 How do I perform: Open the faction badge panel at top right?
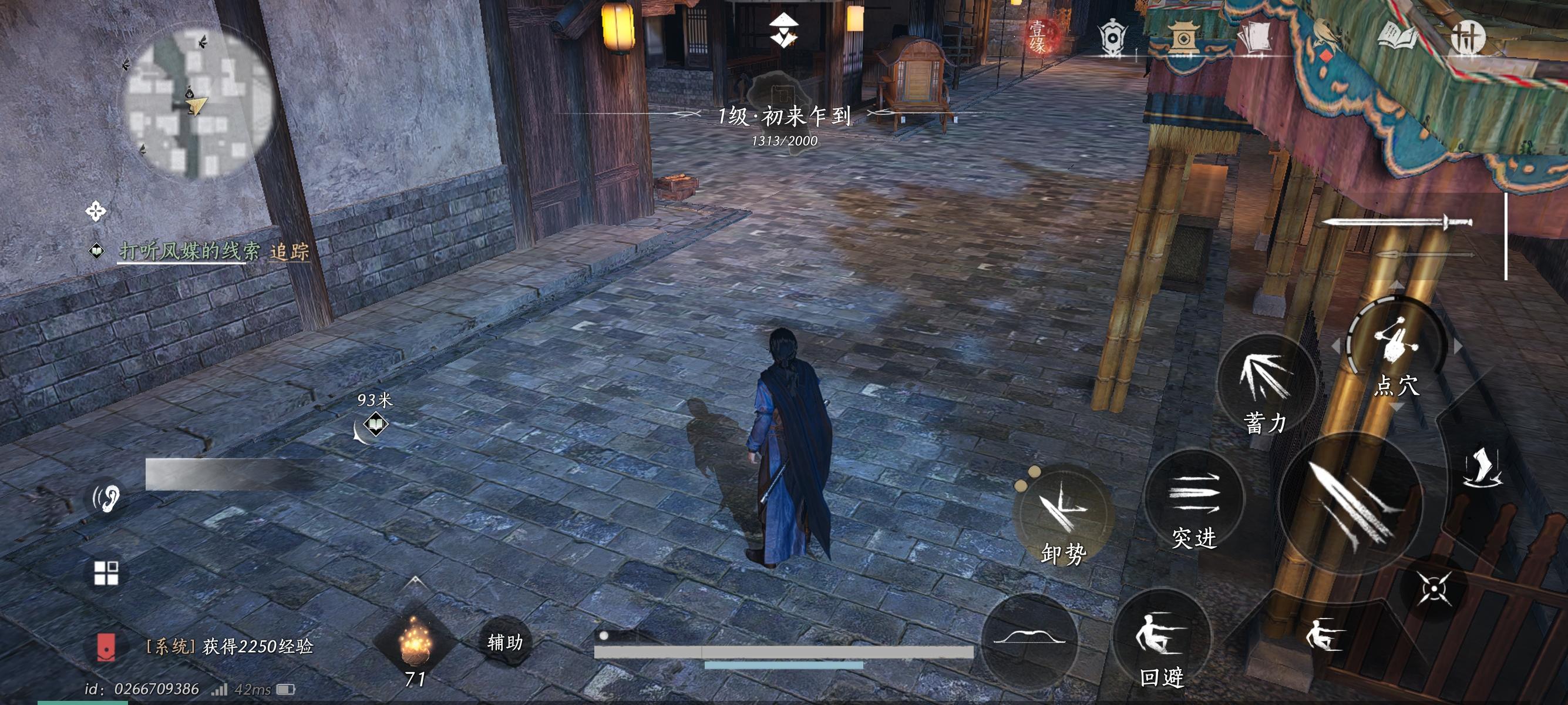(1113, 38)
